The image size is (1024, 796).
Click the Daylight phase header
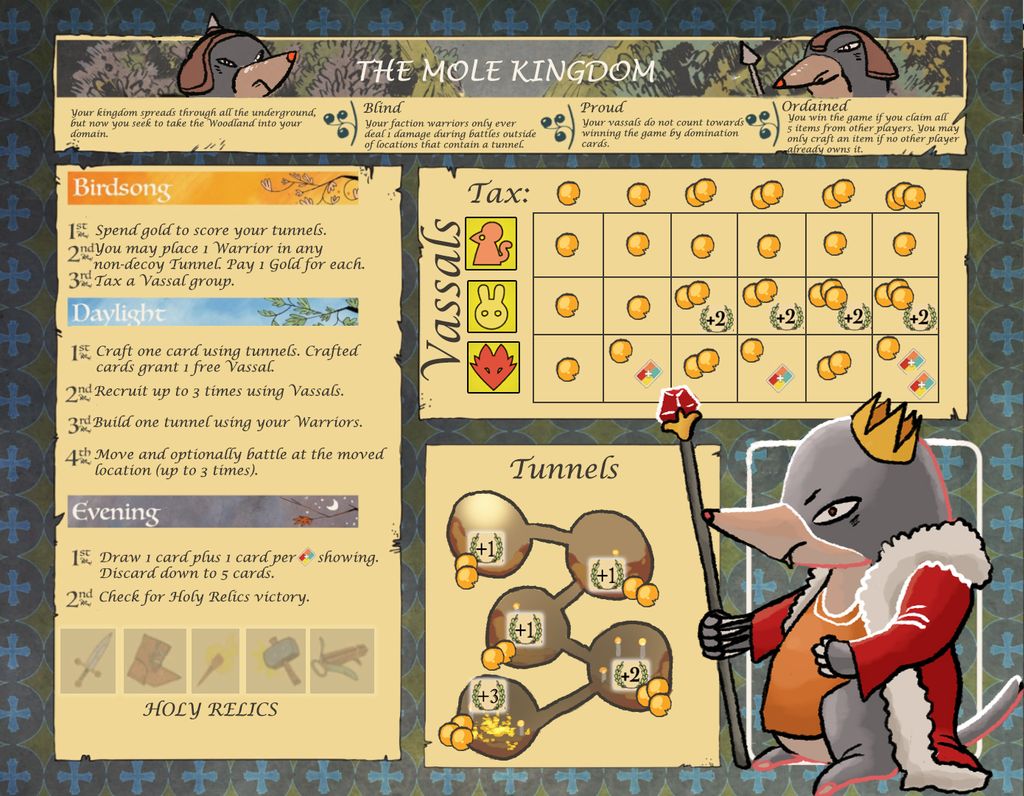coord(213,312)
